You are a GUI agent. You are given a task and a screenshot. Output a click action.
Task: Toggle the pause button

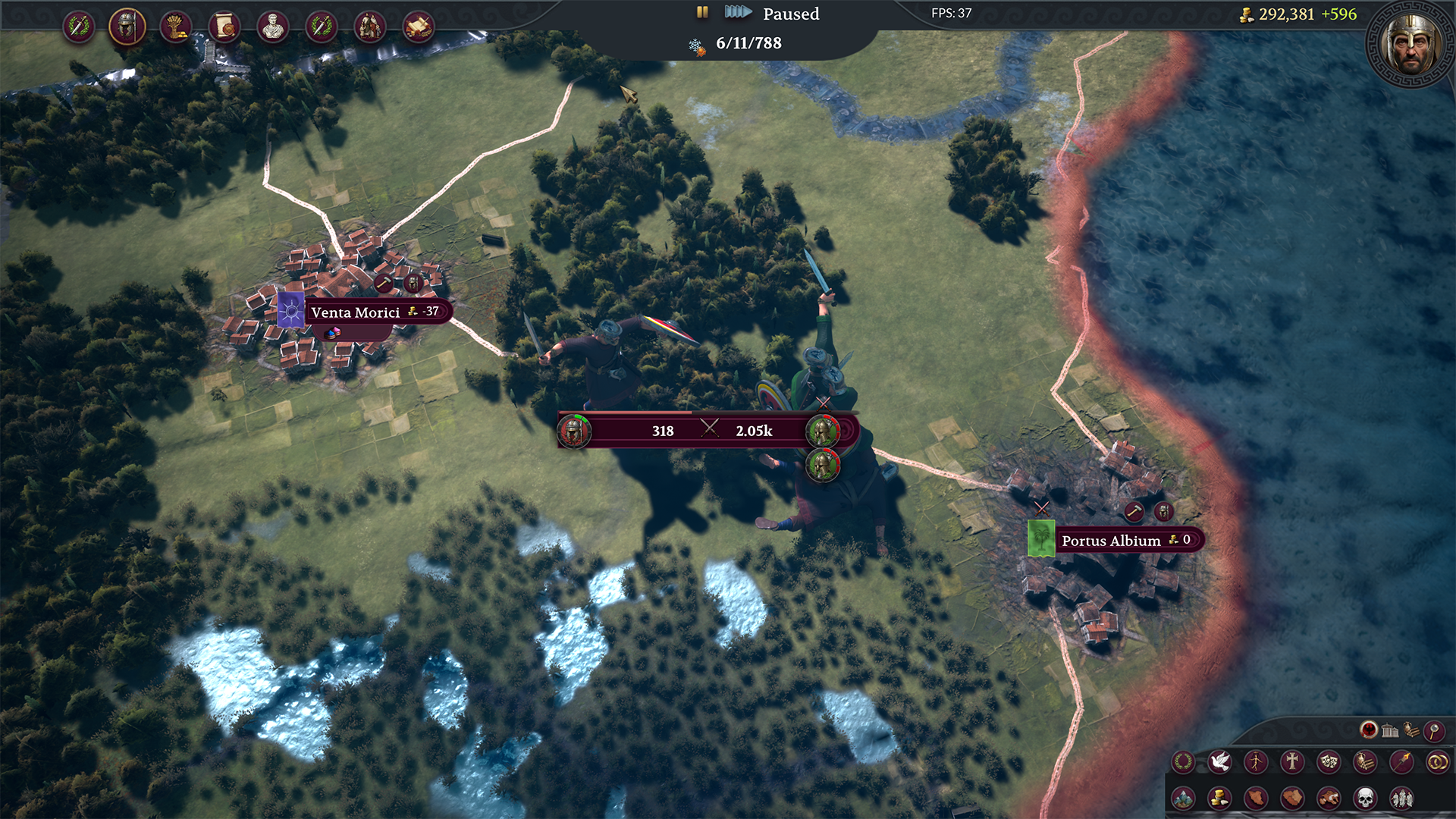702,12
